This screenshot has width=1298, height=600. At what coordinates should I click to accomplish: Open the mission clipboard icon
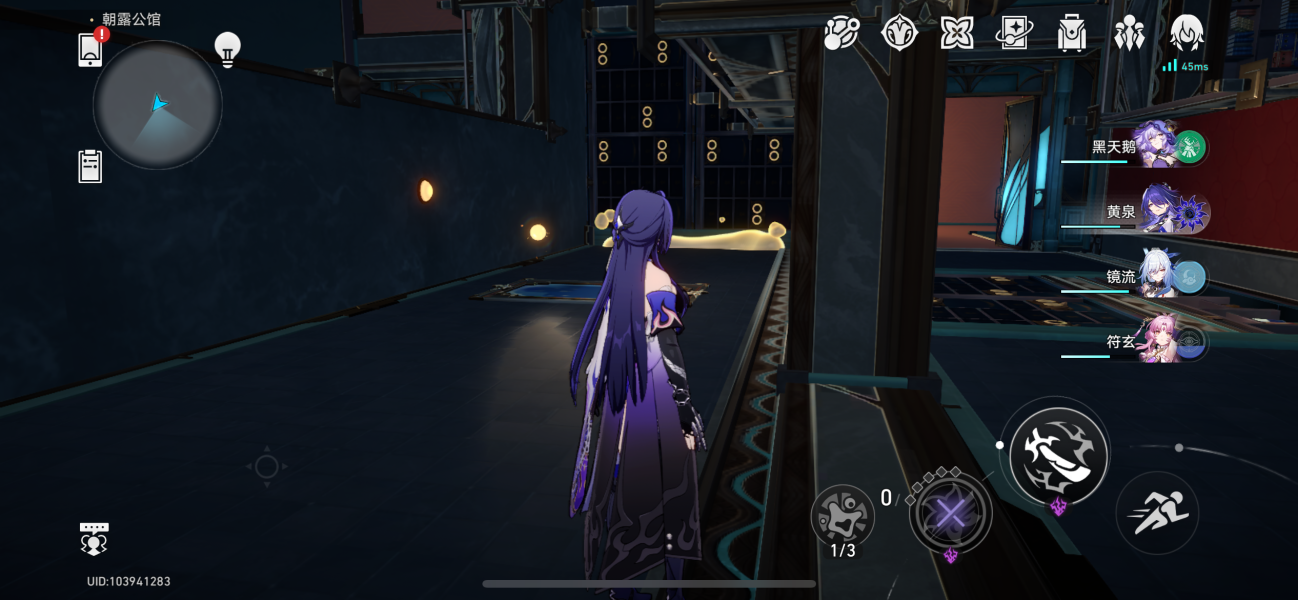(90, 166)
